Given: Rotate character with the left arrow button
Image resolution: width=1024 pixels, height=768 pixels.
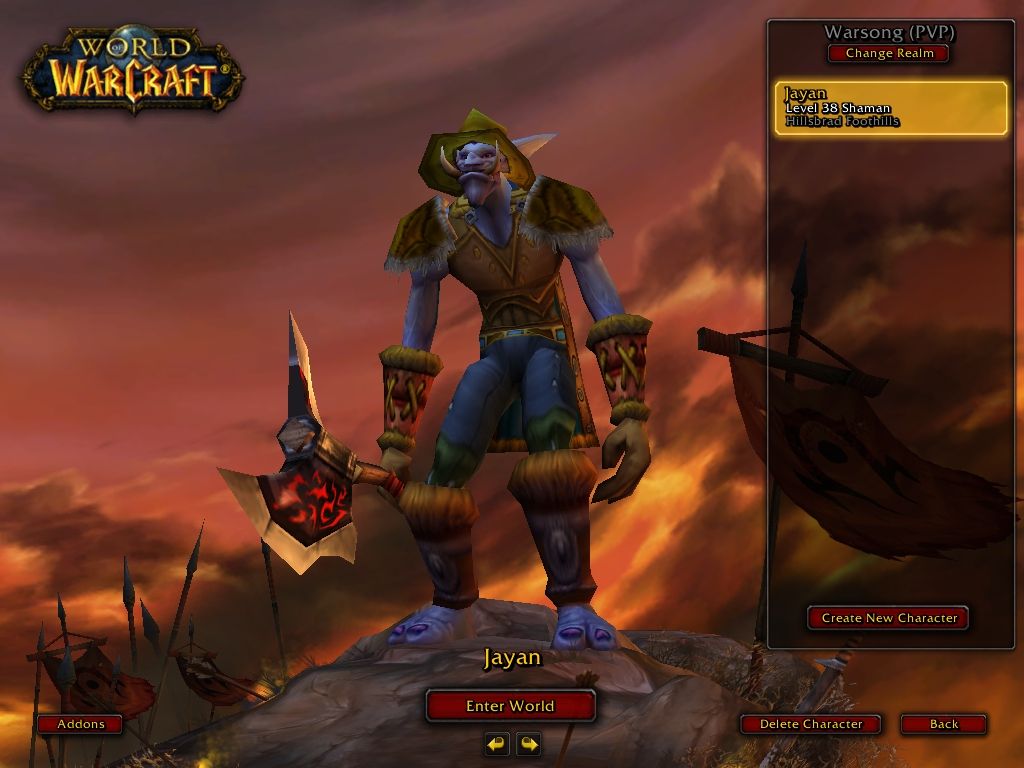Looking at the screenshot, I should click(x=497, y=744).
